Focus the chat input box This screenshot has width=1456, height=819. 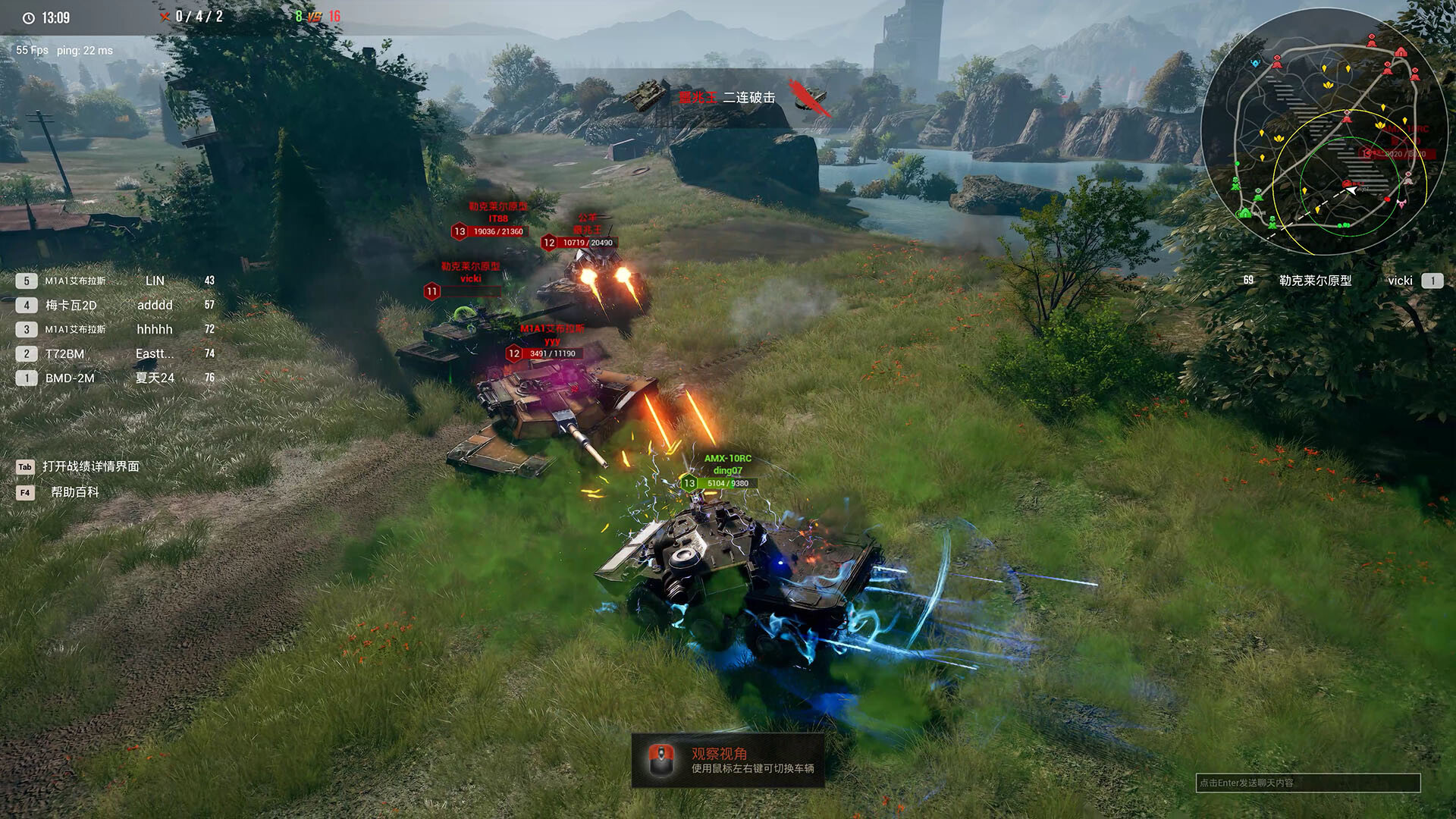(x=1307, y=783)
